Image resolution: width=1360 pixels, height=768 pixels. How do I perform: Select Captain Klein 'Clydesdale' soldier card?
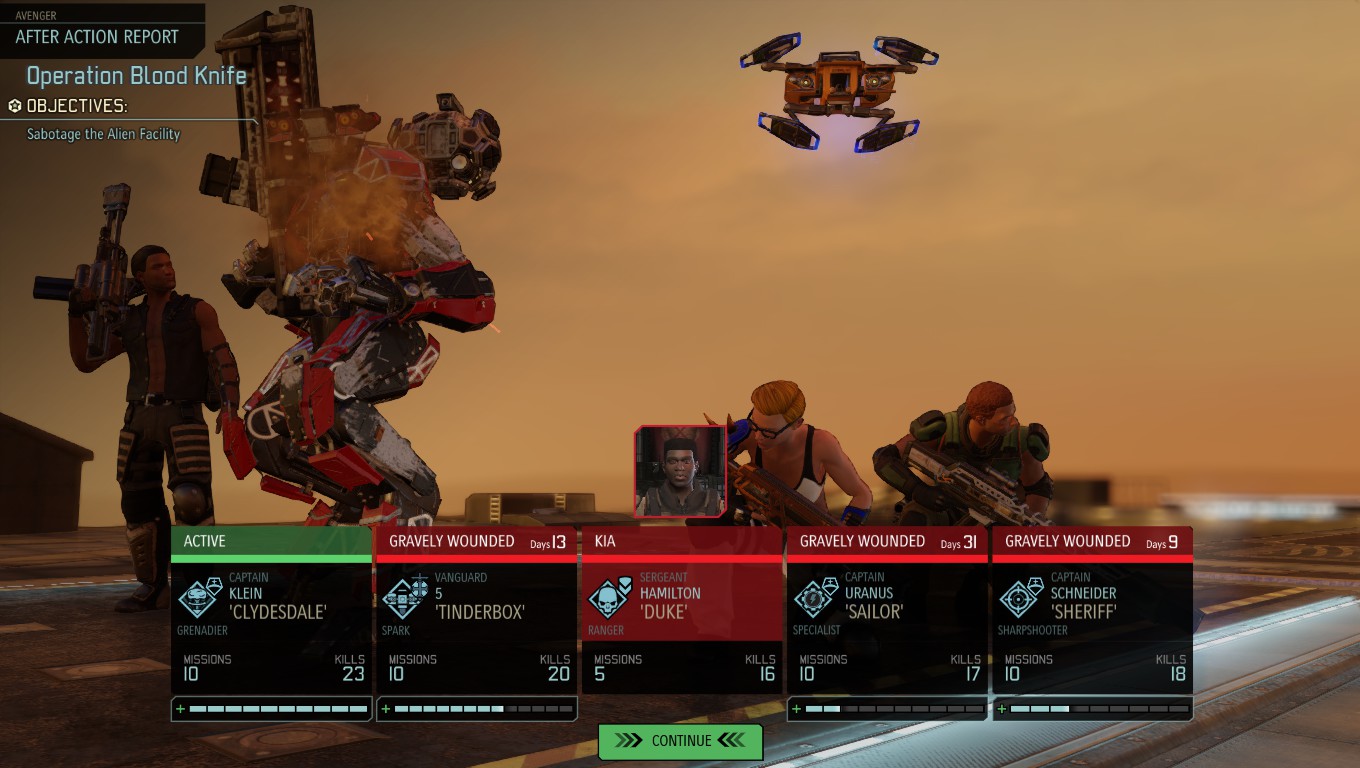click(271, 610)
